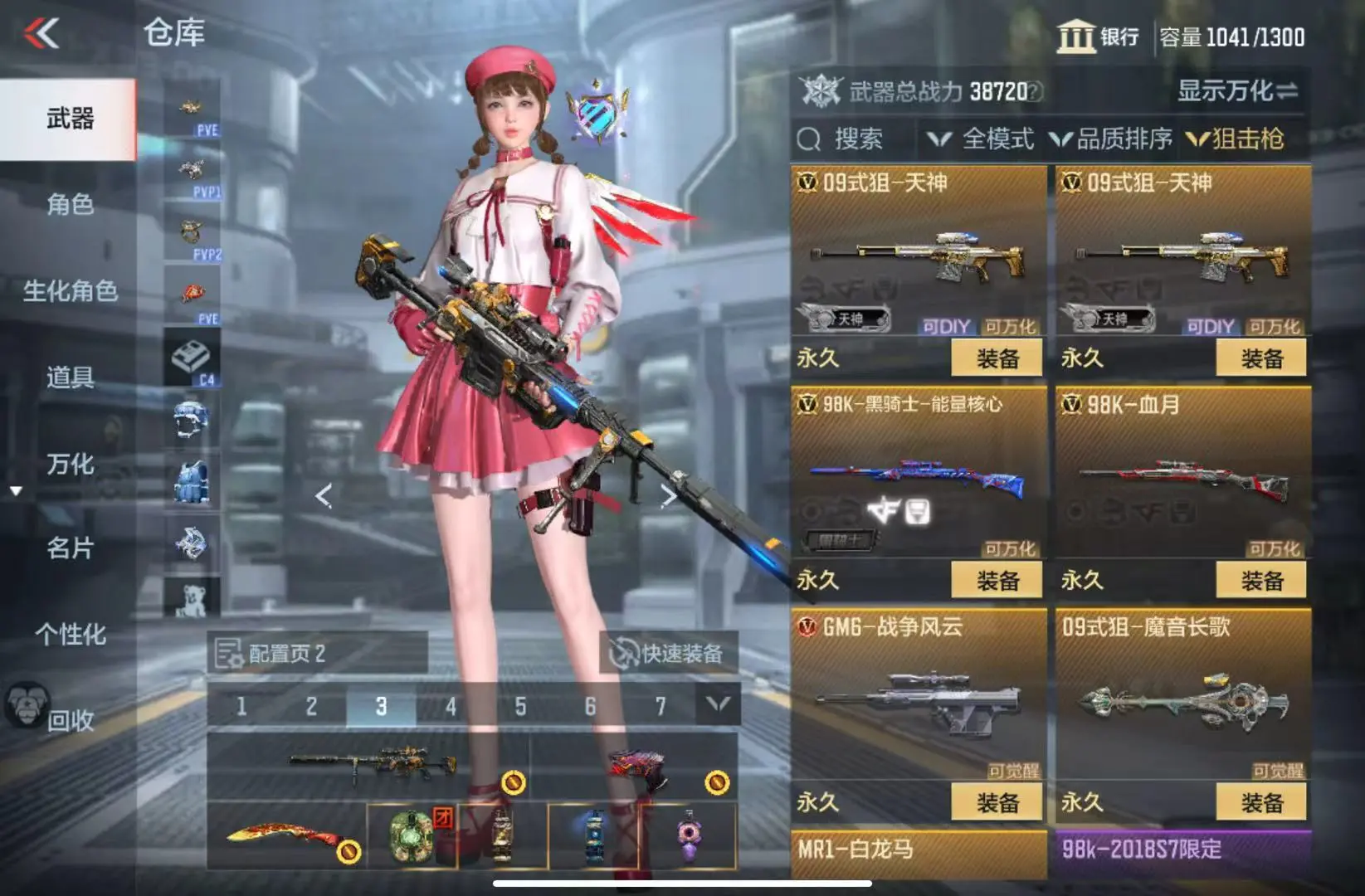The image size is (1365, 896).
Task: Click the 搜索 search field
Action: pyautogui.click(x=855, y=139)
